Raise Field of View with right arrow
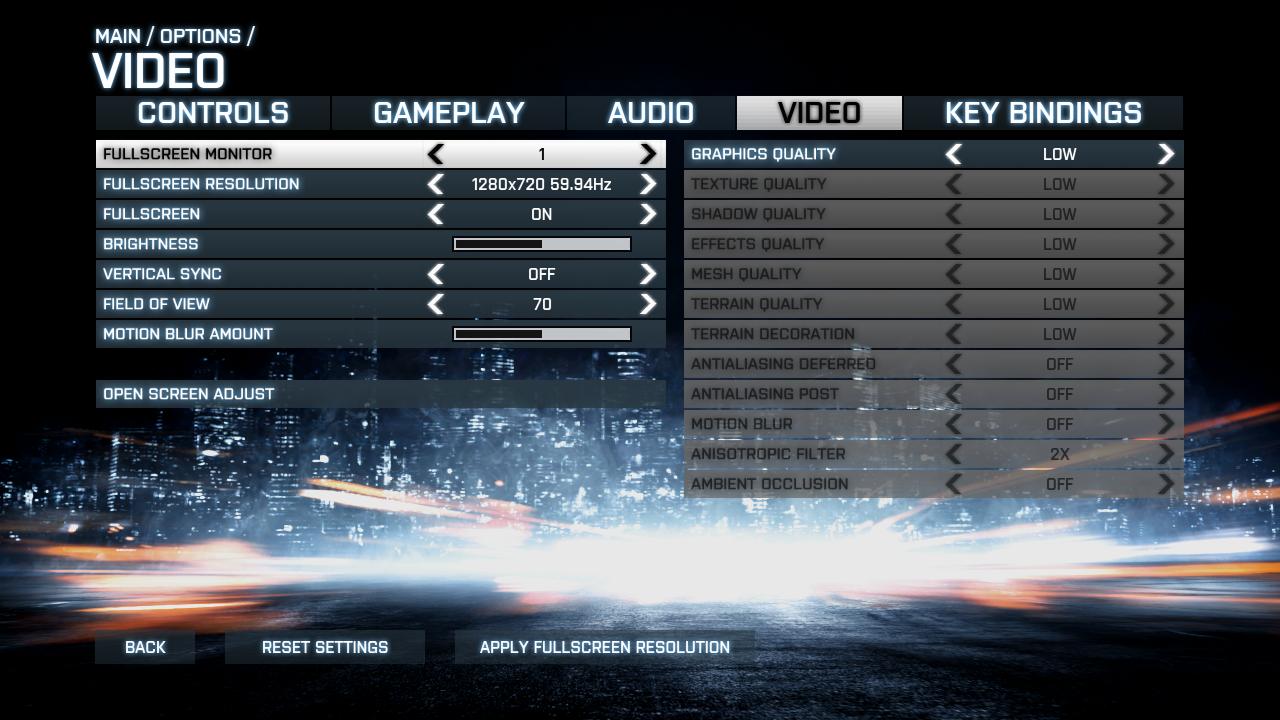The width and height of the screenshot is (1280, 720). (648, 304)
